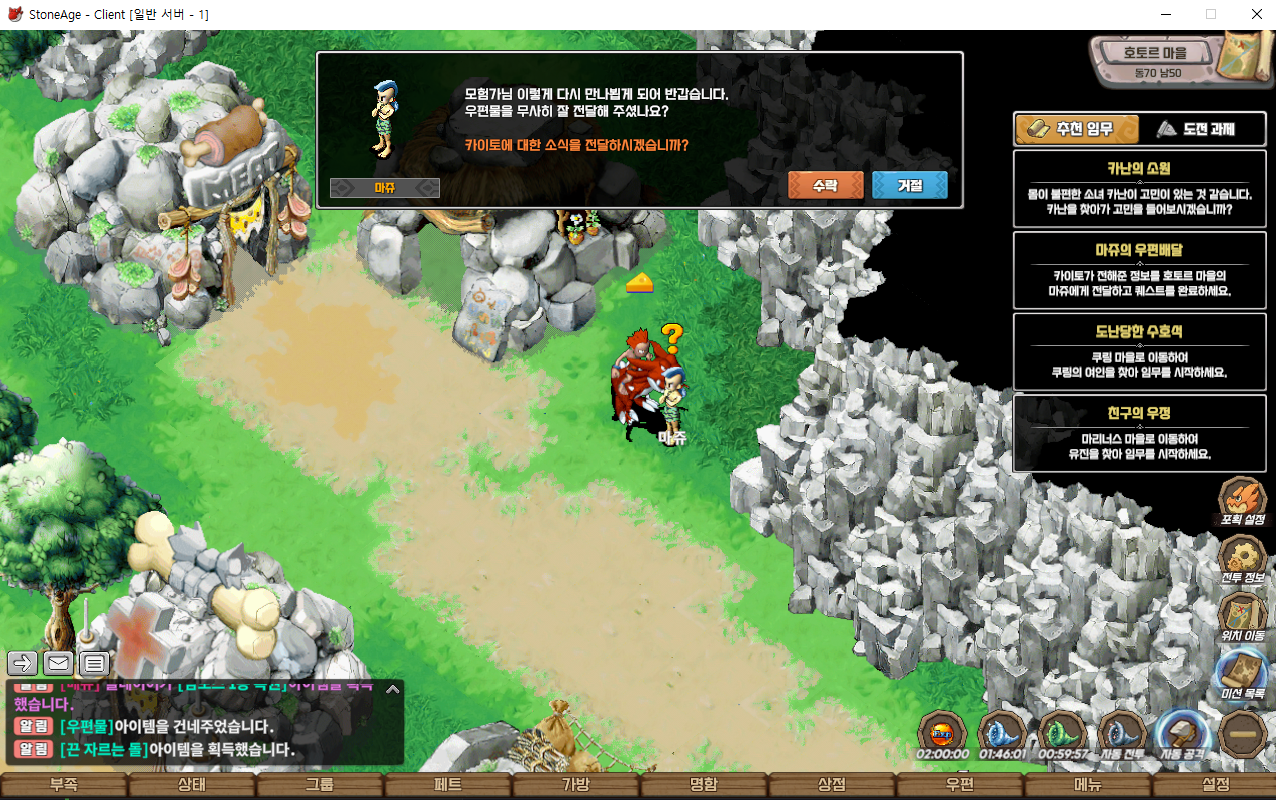
Task: Open the 페트 pet menu
Action: pos(447,785)
